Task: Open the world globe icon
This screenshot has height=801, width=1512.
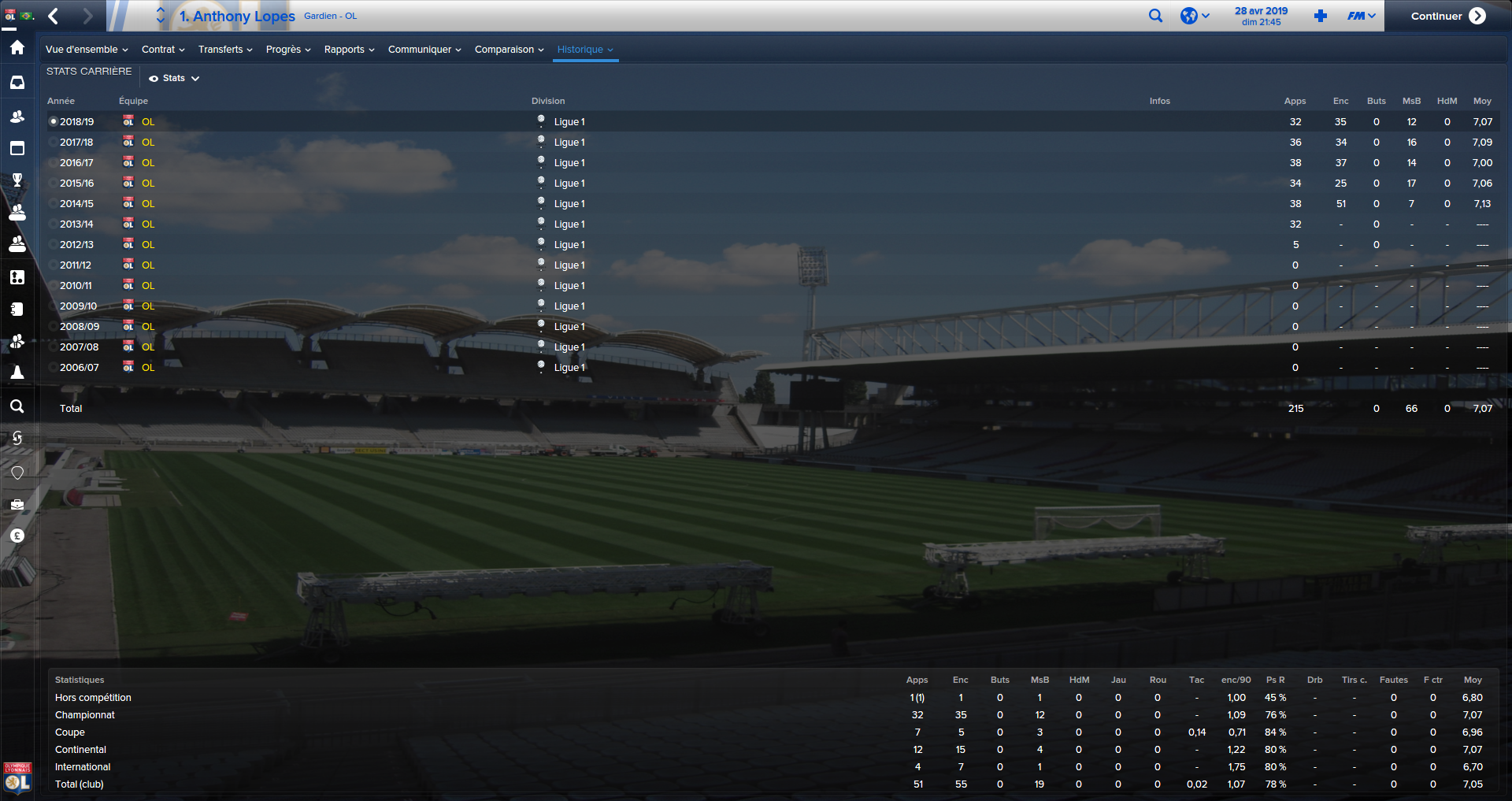Action: coord(1189,15)
